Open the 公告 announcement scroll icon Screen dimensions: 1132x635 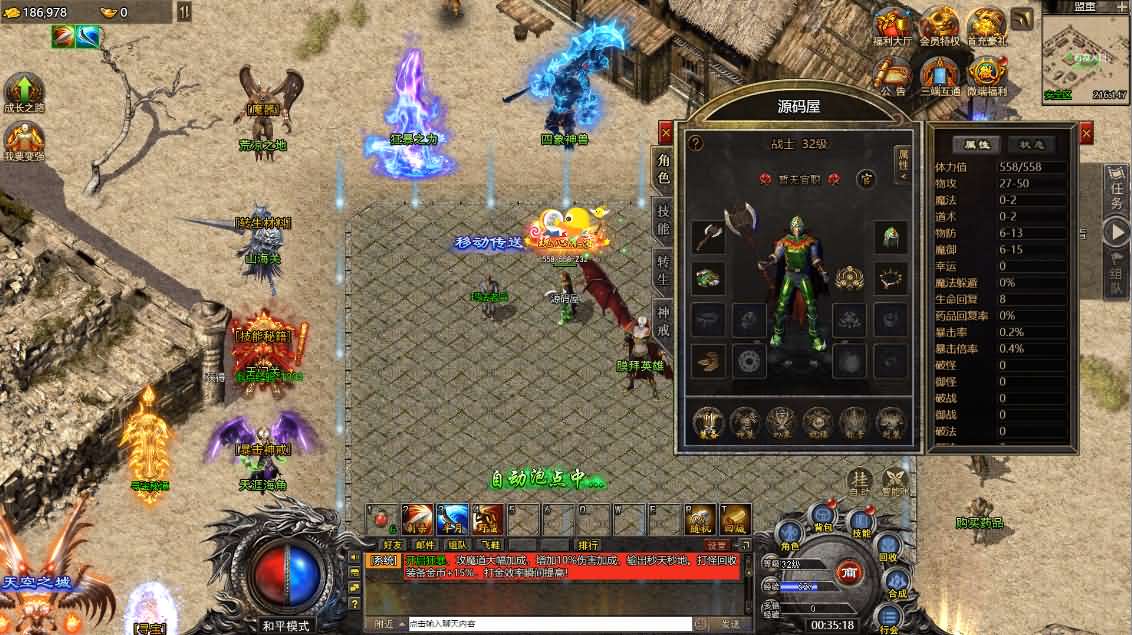coord(892,74)
